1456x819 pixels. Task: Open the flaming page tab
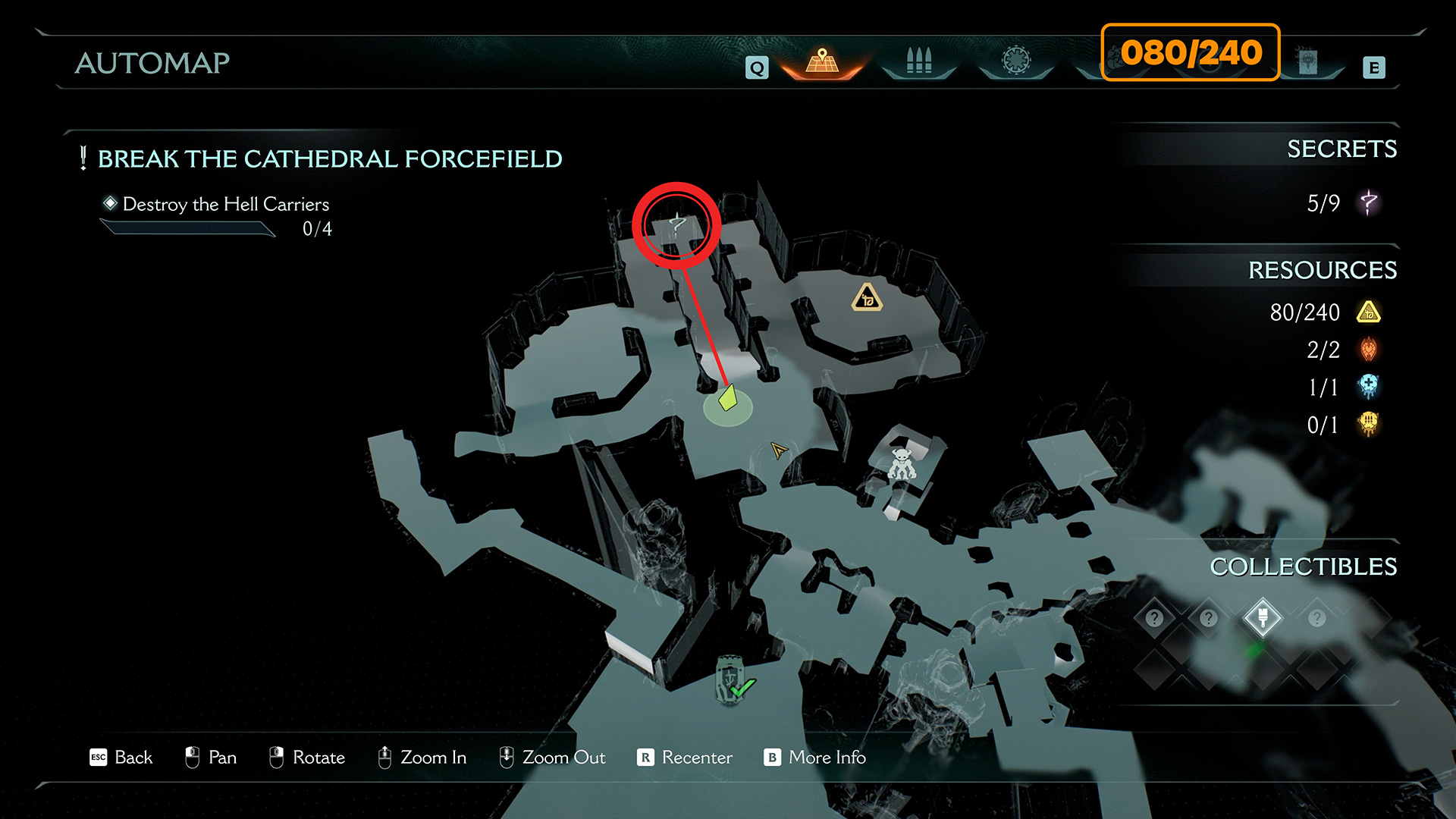tap(1307, 61)
